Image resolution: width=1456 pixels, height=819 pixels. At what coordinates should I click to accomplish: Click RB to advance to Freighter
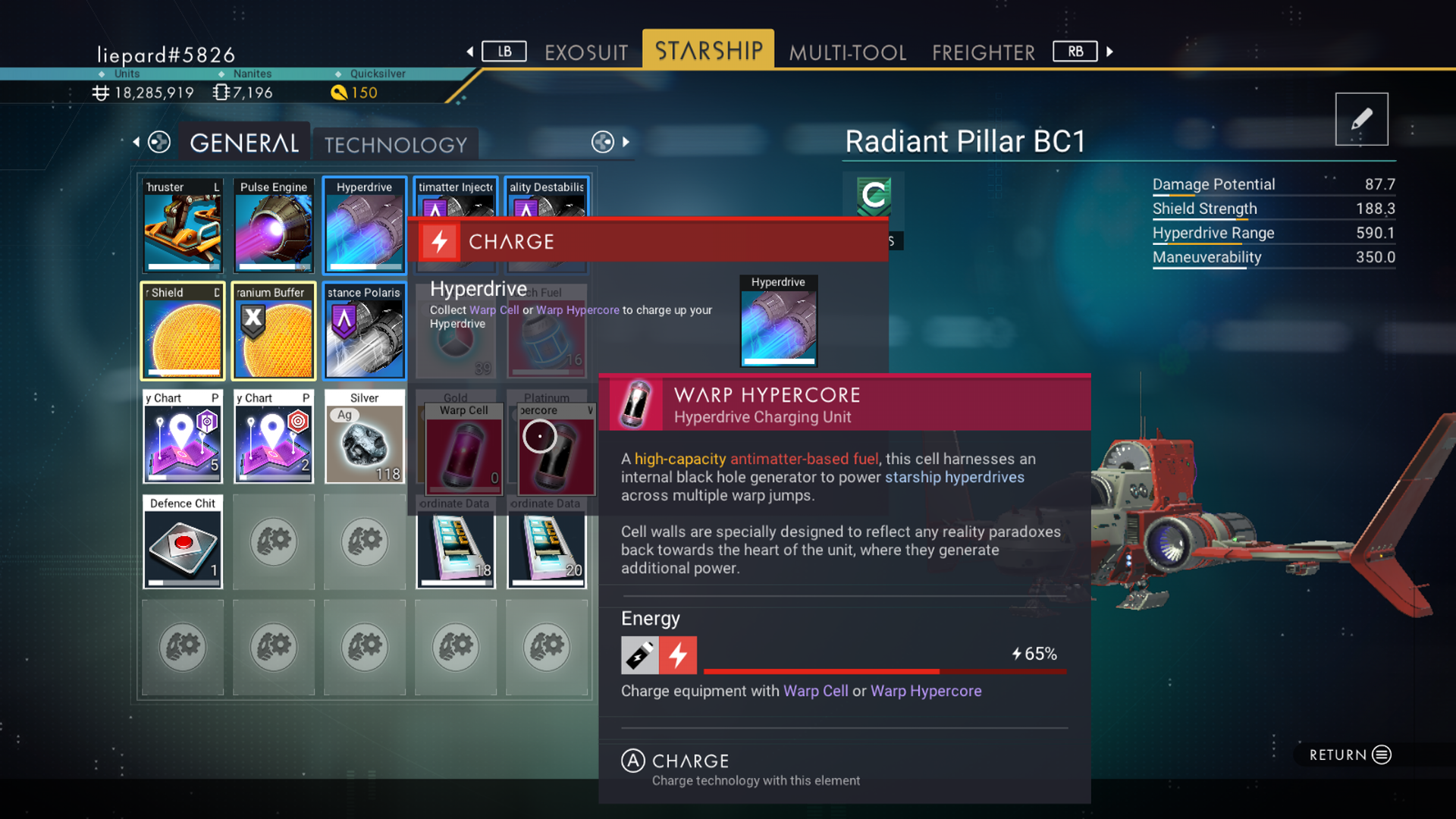click(1075, 51)
